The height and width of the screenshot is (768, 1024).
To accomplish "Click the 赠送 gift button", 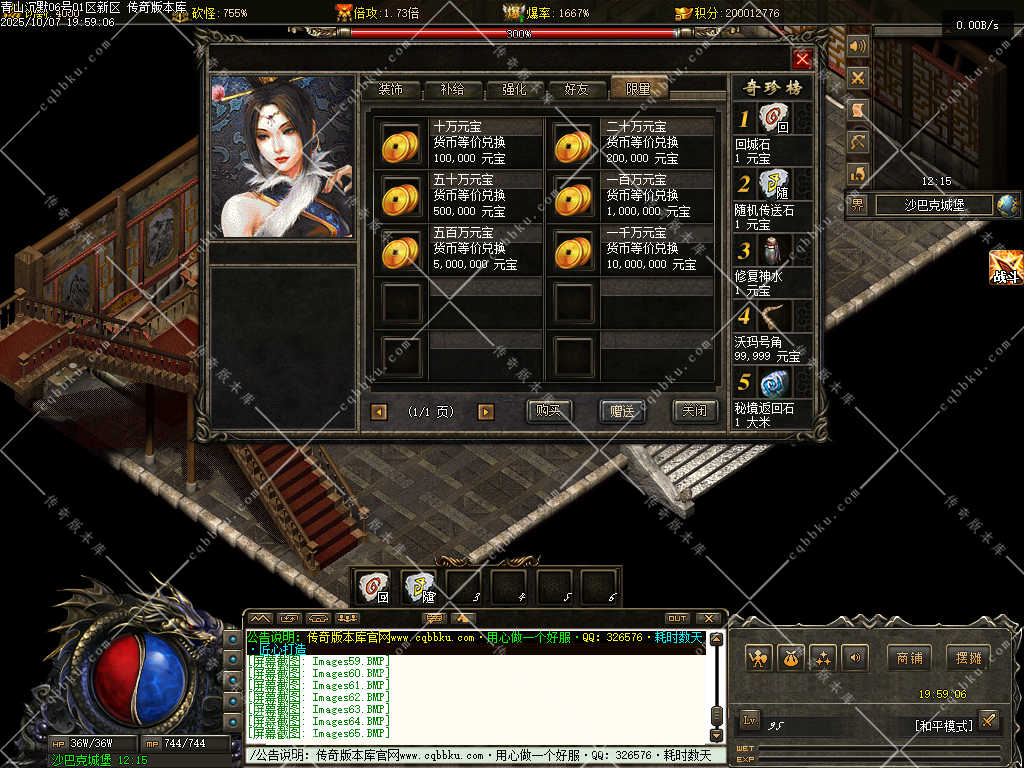I will (622, 411).
